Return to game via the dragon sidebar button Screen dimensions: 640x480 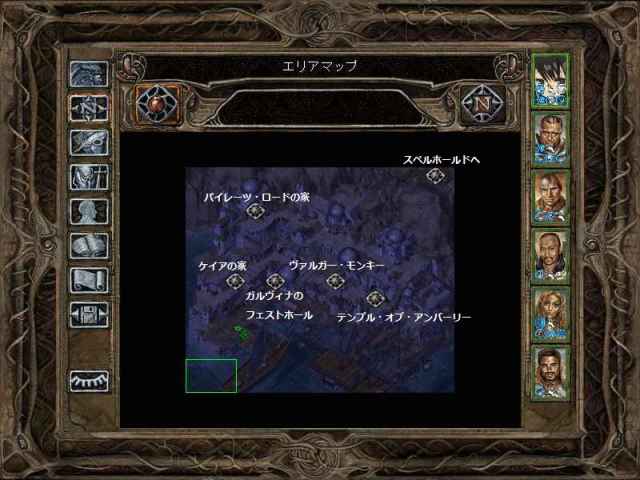click(88, 76)
